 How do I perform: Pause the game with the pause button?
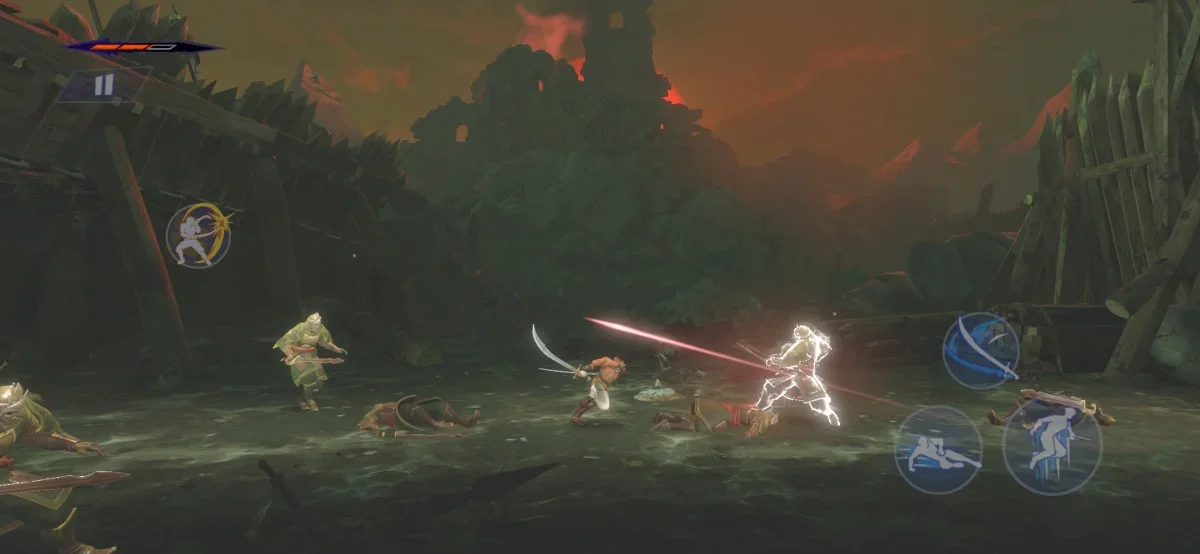104,86
